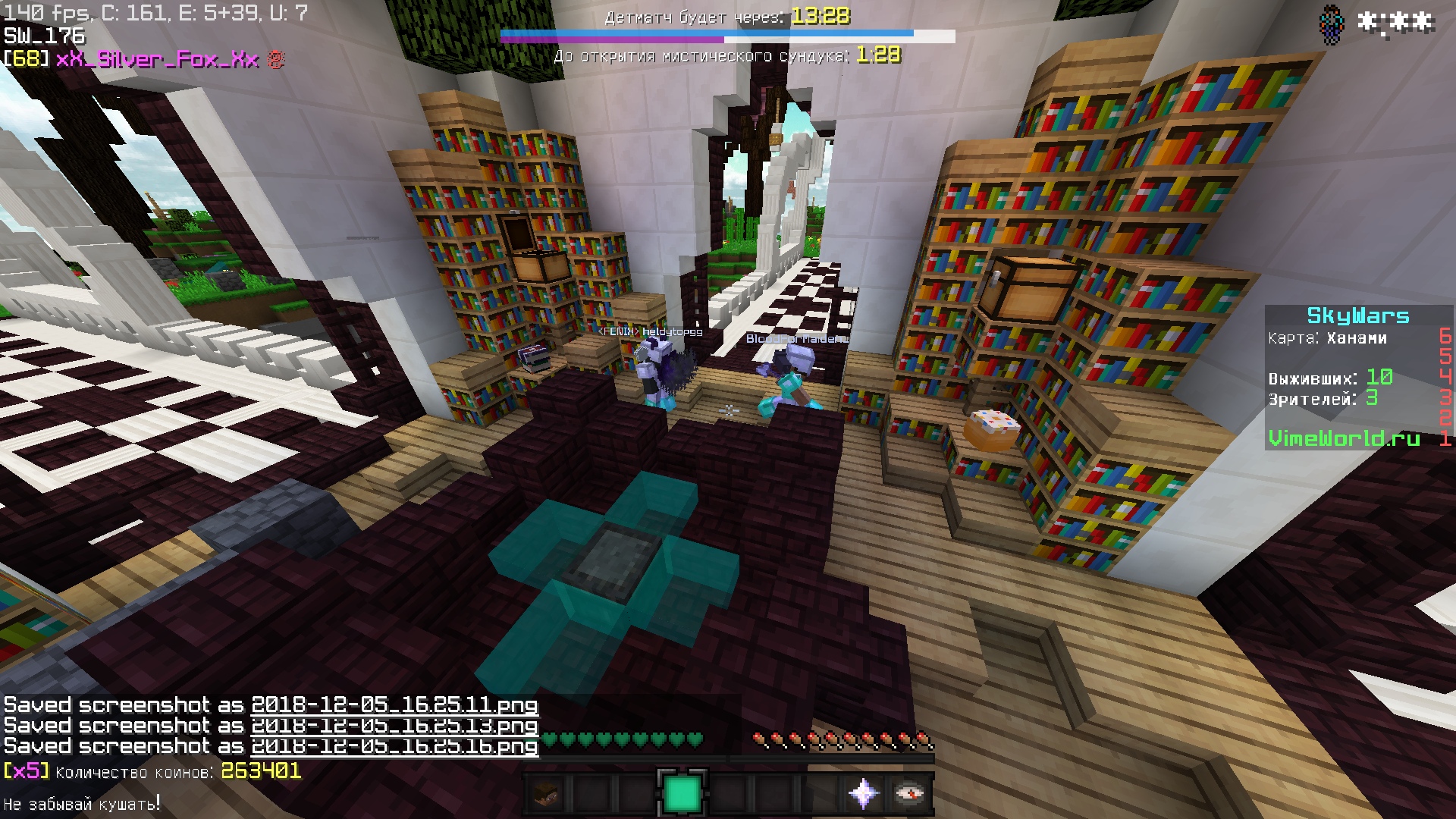Open screenshot link 2018-12-05_16.25.11.png
Screen dimensions: 1456x819
pos(394,705)
